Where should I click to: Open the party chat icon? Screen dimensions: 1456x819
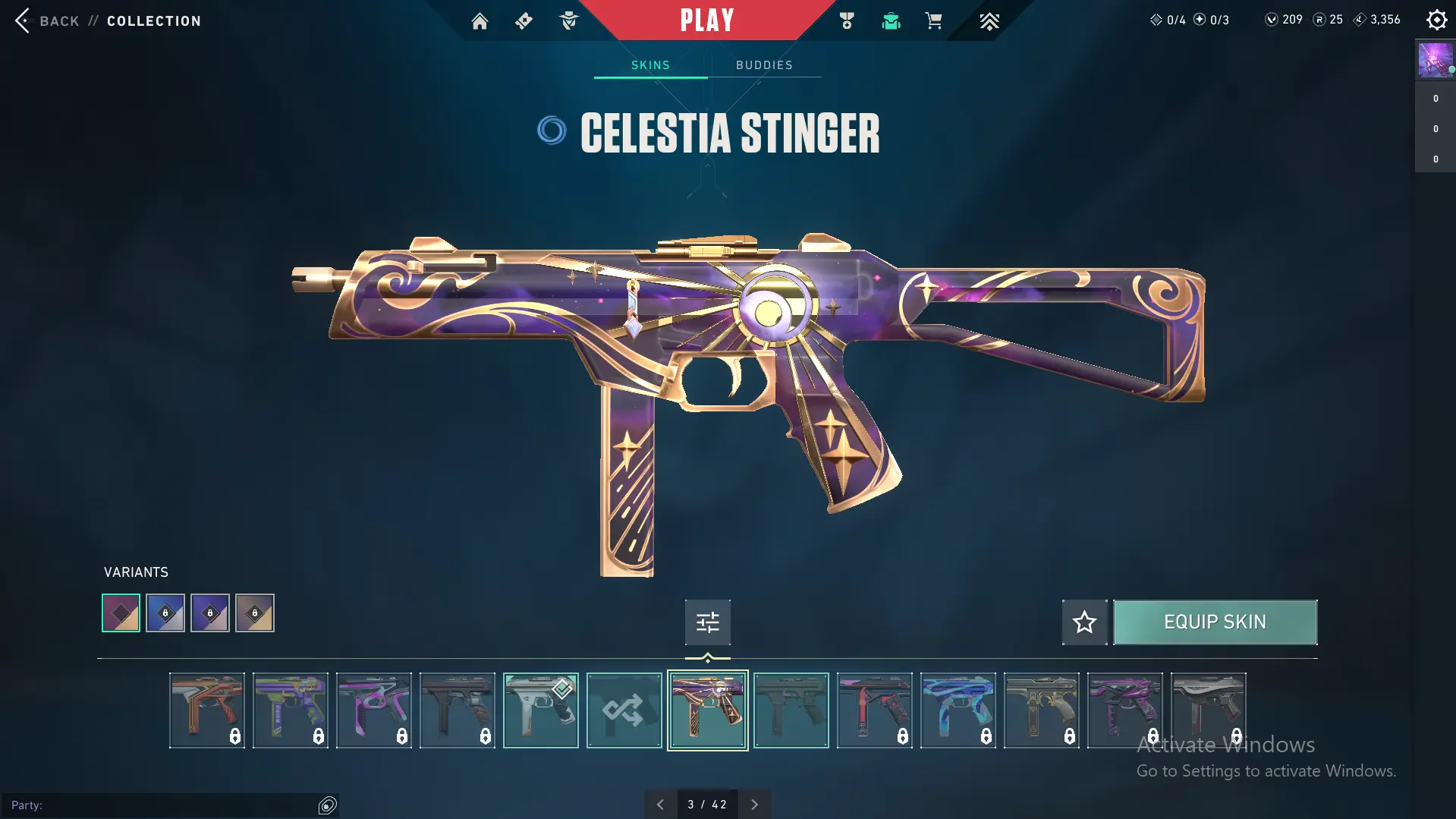pyautogui.click(x=327, y=805)
